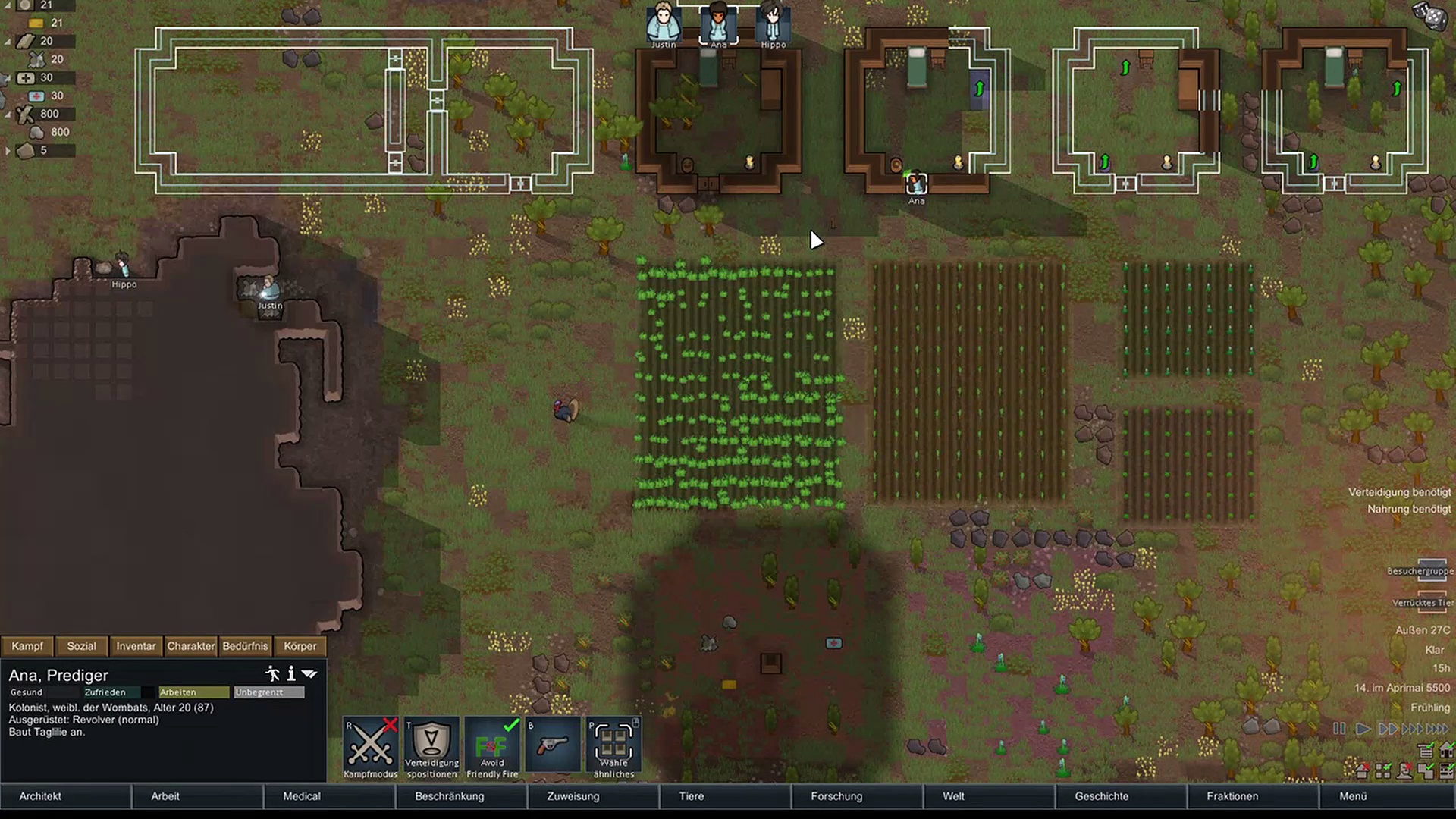This screenshot has width=1456, height=819.
Task: Open the Fraktionen list
Action: 1232,796
